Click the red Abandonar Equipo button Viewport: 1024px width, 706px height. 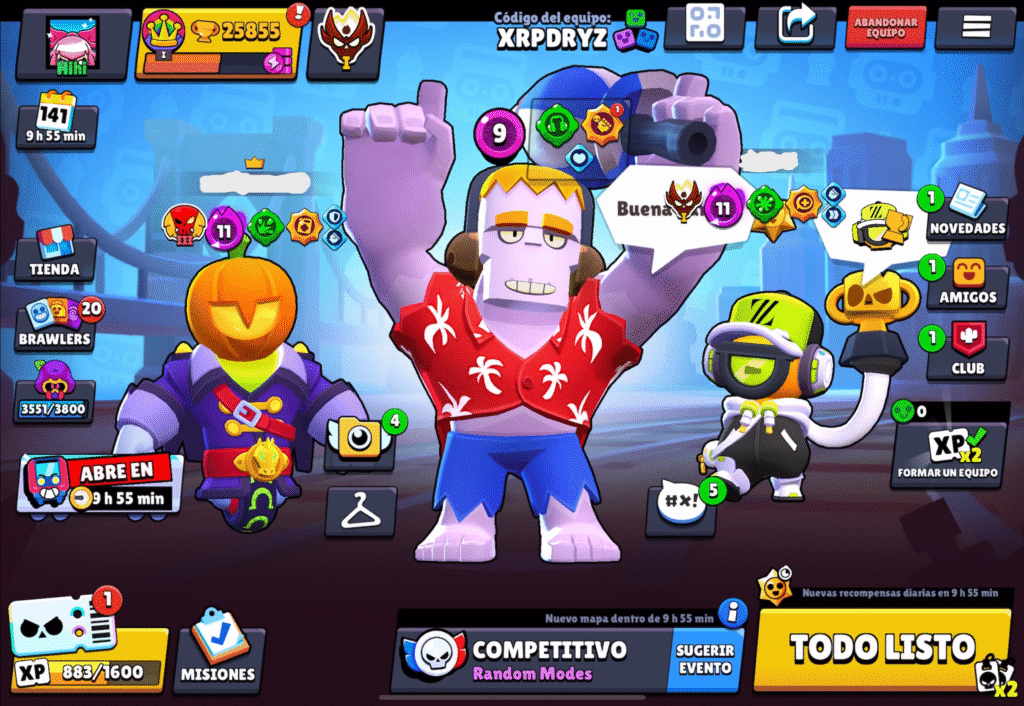pyautogui.click(x=885, y=27)
